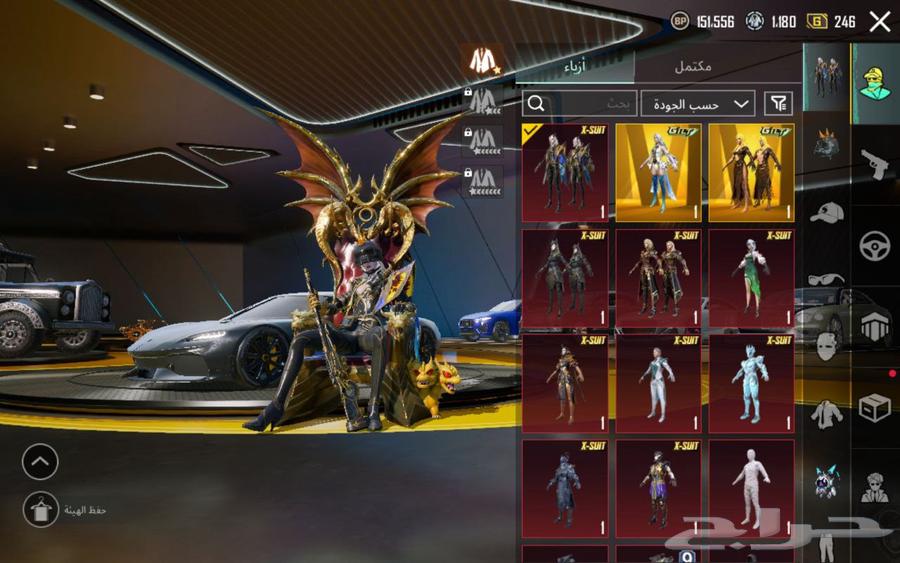Switch to the مكتمل tab
The image size is (900, 563).
[693, 66]
